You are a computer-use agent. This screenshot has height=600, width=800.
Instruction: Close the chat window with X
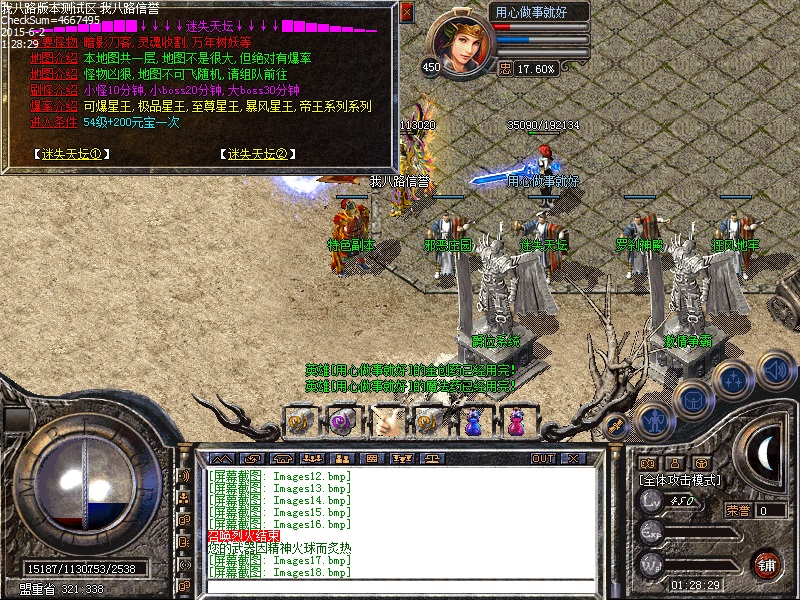click(x=572, y=458)
